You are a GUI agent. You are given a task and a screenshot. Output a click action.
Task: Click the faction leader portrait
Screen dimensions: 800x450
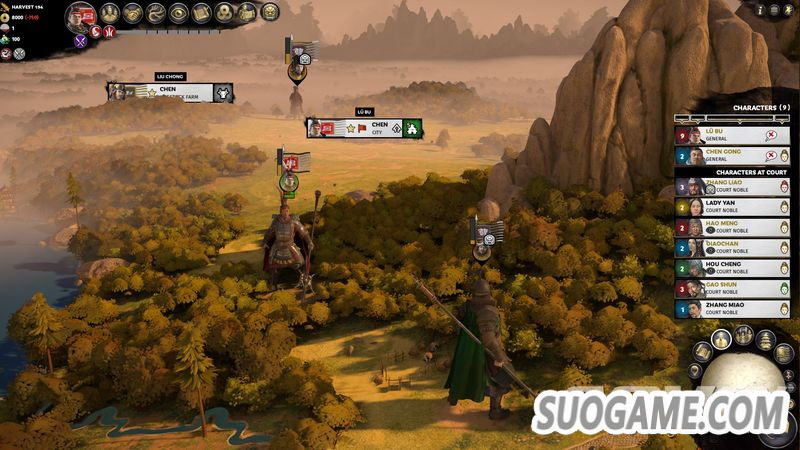click(81, 15)
